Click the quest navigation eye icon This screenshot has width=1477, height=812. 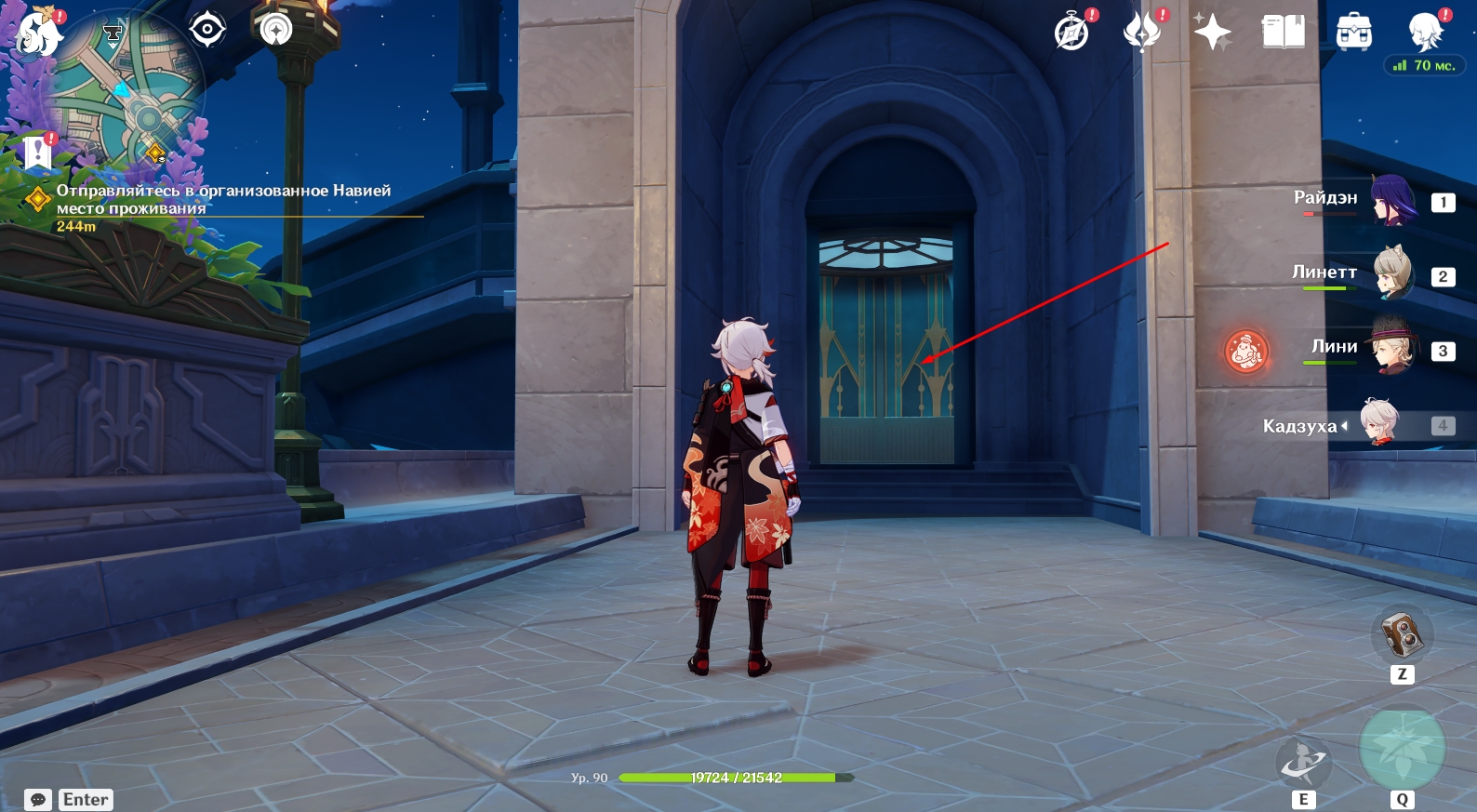point(206,30)
